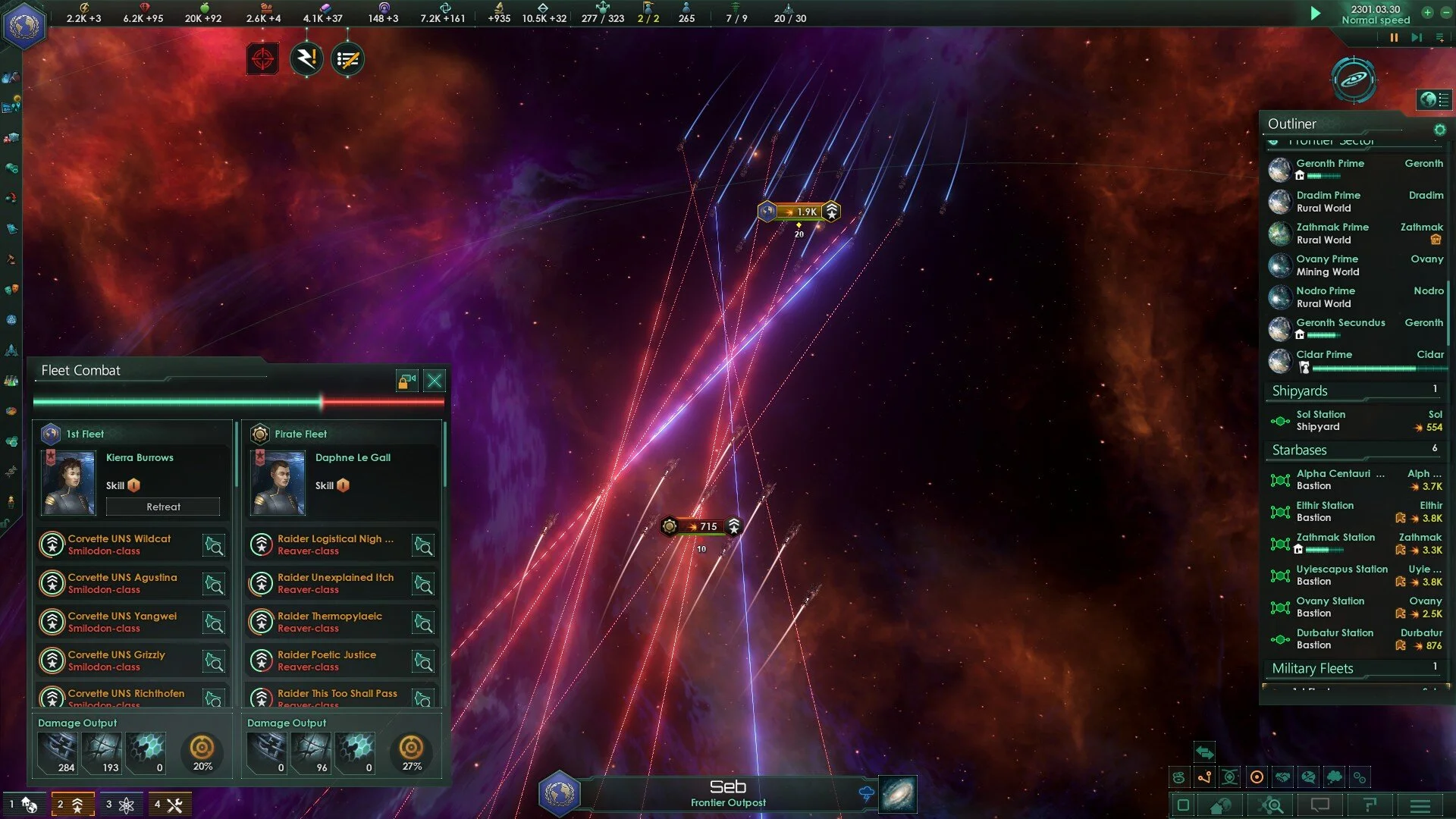Click the red crosshair alert notification
1456x819 pixels.
[x=262, y=59]
